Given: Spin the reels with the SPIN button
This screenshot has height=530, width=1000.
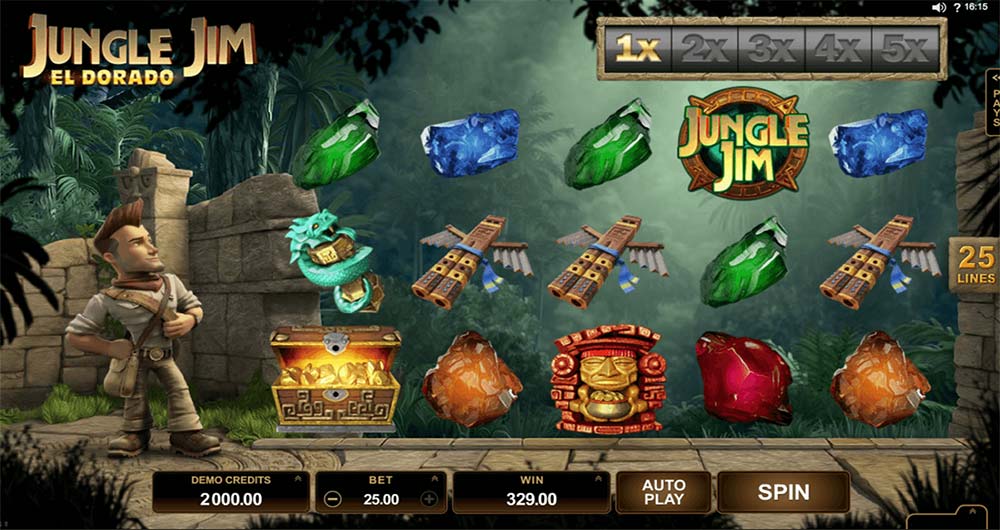Looking at the screenshot, I should pyautogui.click(x=783, y=492).
